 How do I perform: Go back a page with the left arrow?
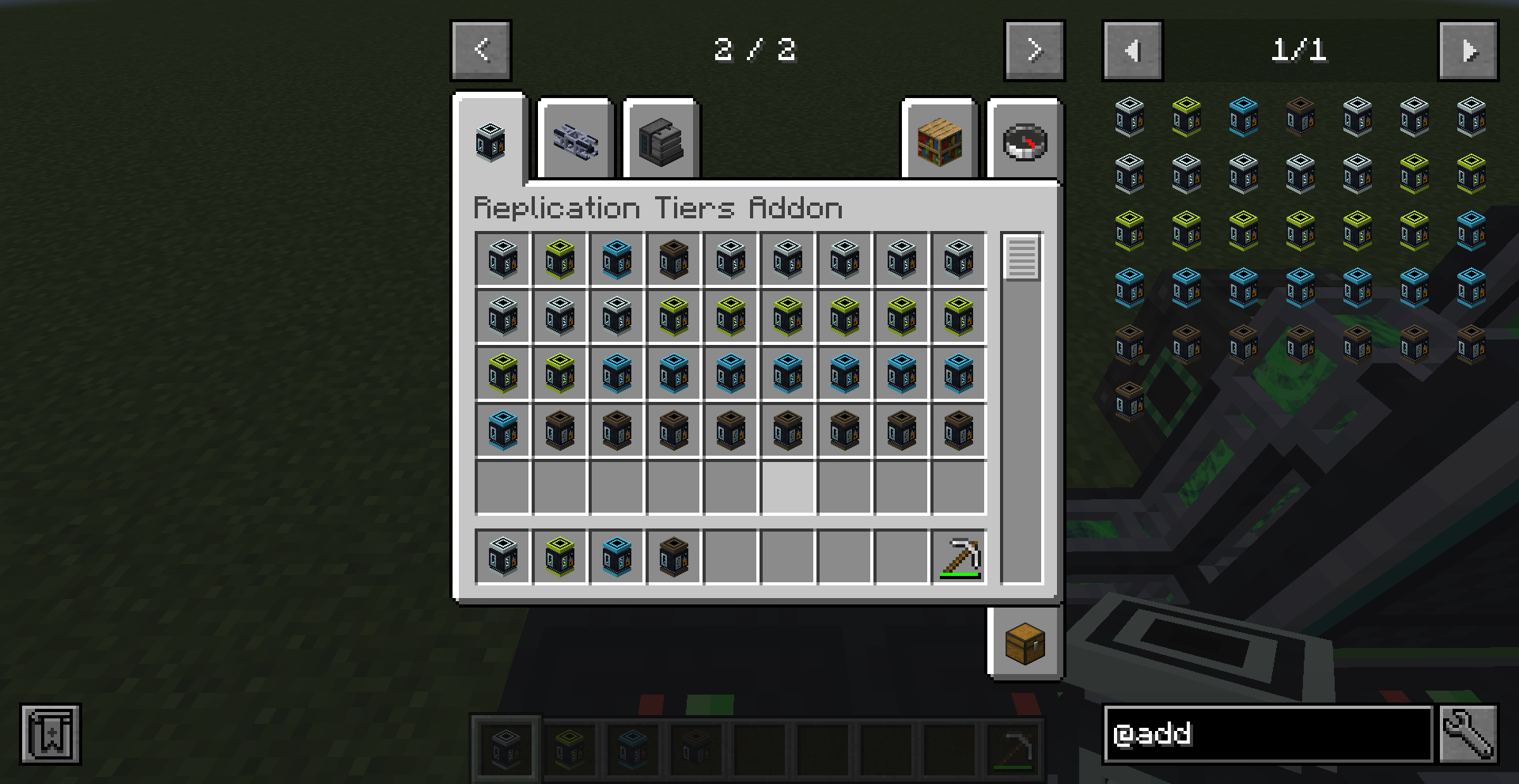[481, 49]
